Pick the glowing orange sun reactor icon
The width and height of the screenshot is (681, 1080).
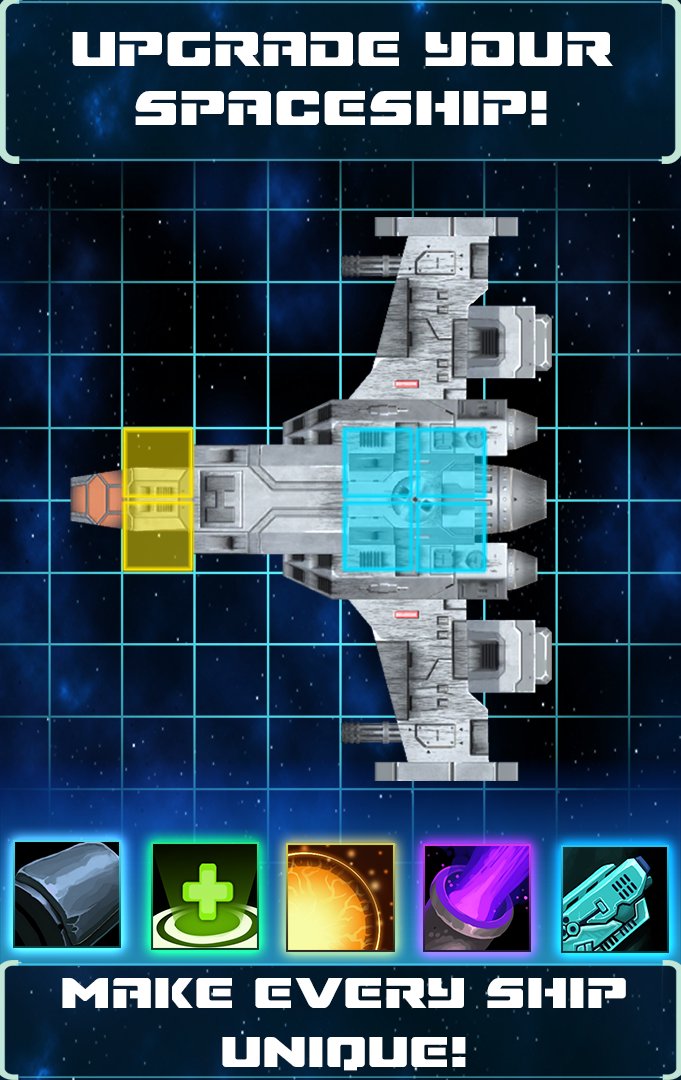tap(340, 896)
